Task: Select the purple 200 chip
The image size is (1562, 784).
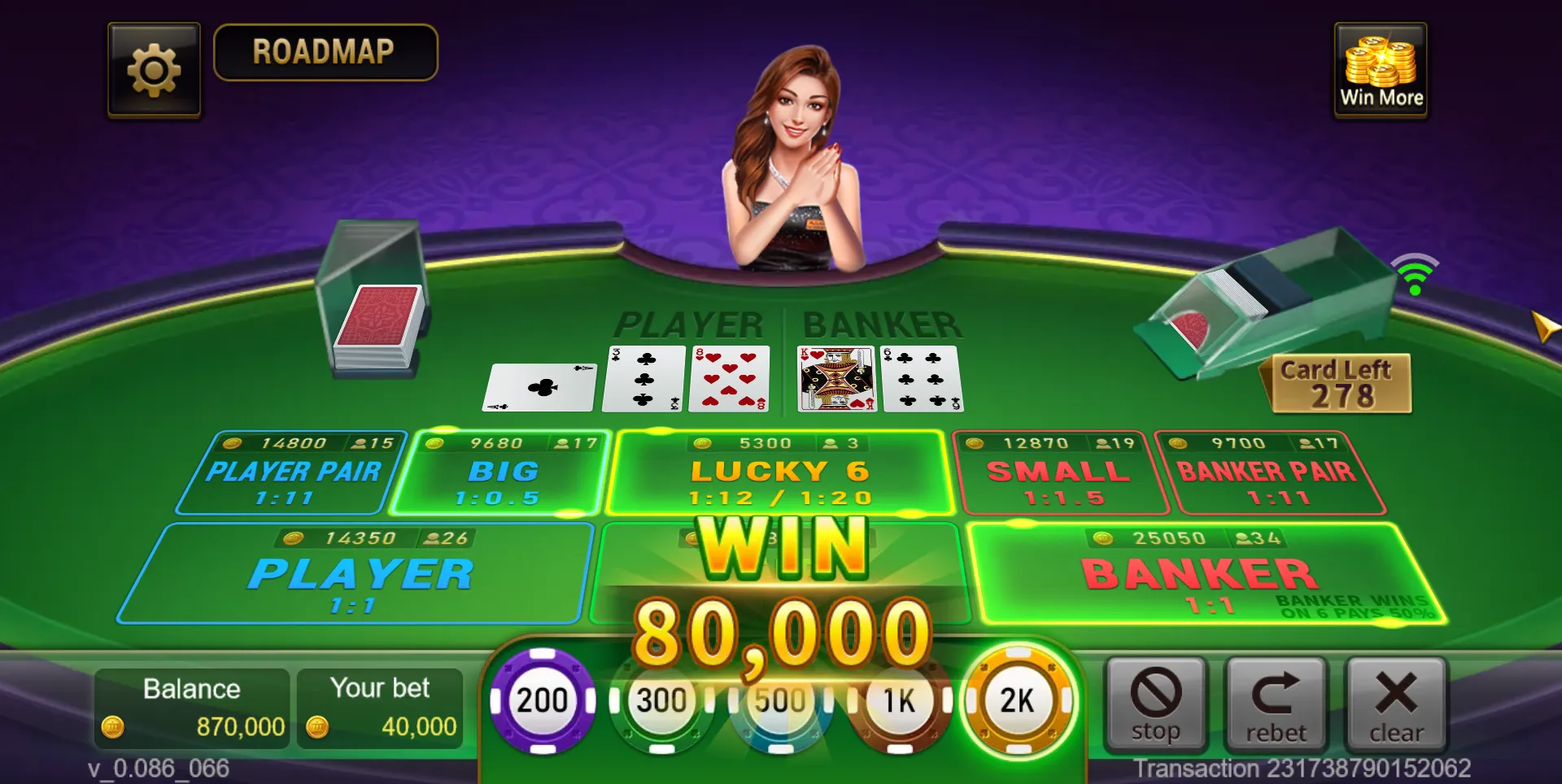Action: coord(543,700)
